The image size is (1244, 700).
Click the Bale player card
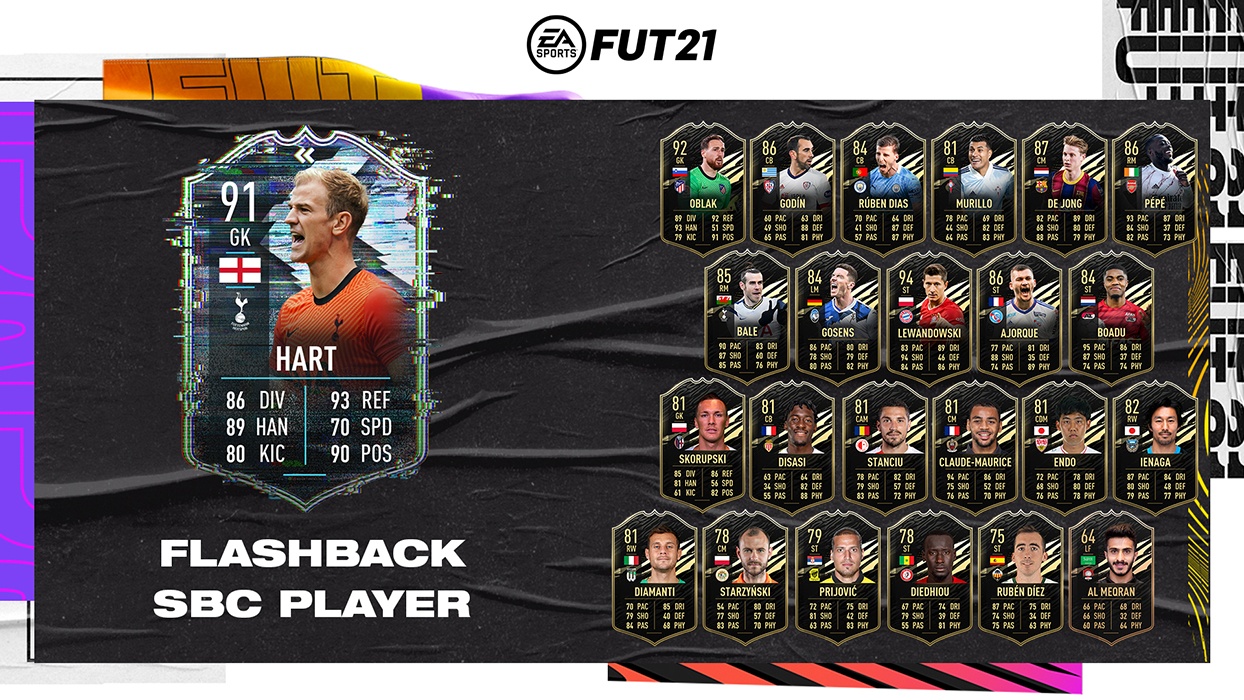click(x=746, y=320)
